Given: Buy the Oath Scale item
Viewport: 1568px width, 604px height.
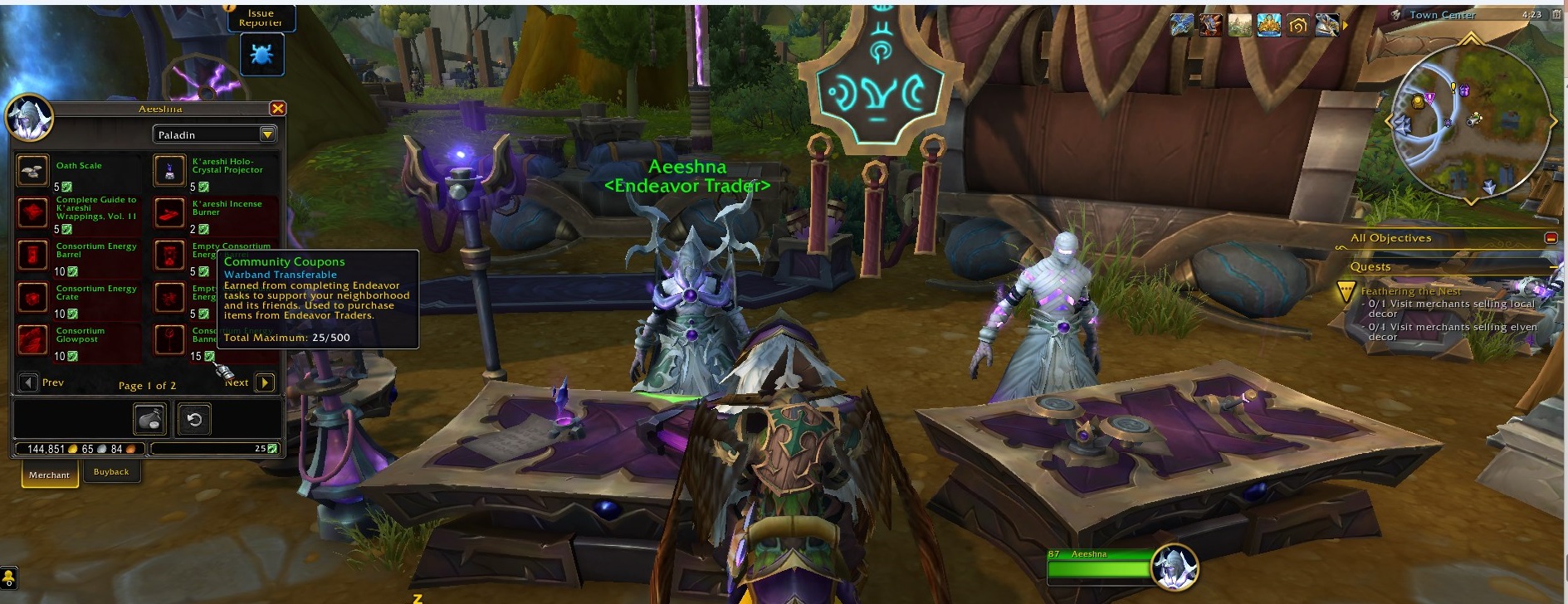Looking at the screenshot, I should tap(33, 170).
